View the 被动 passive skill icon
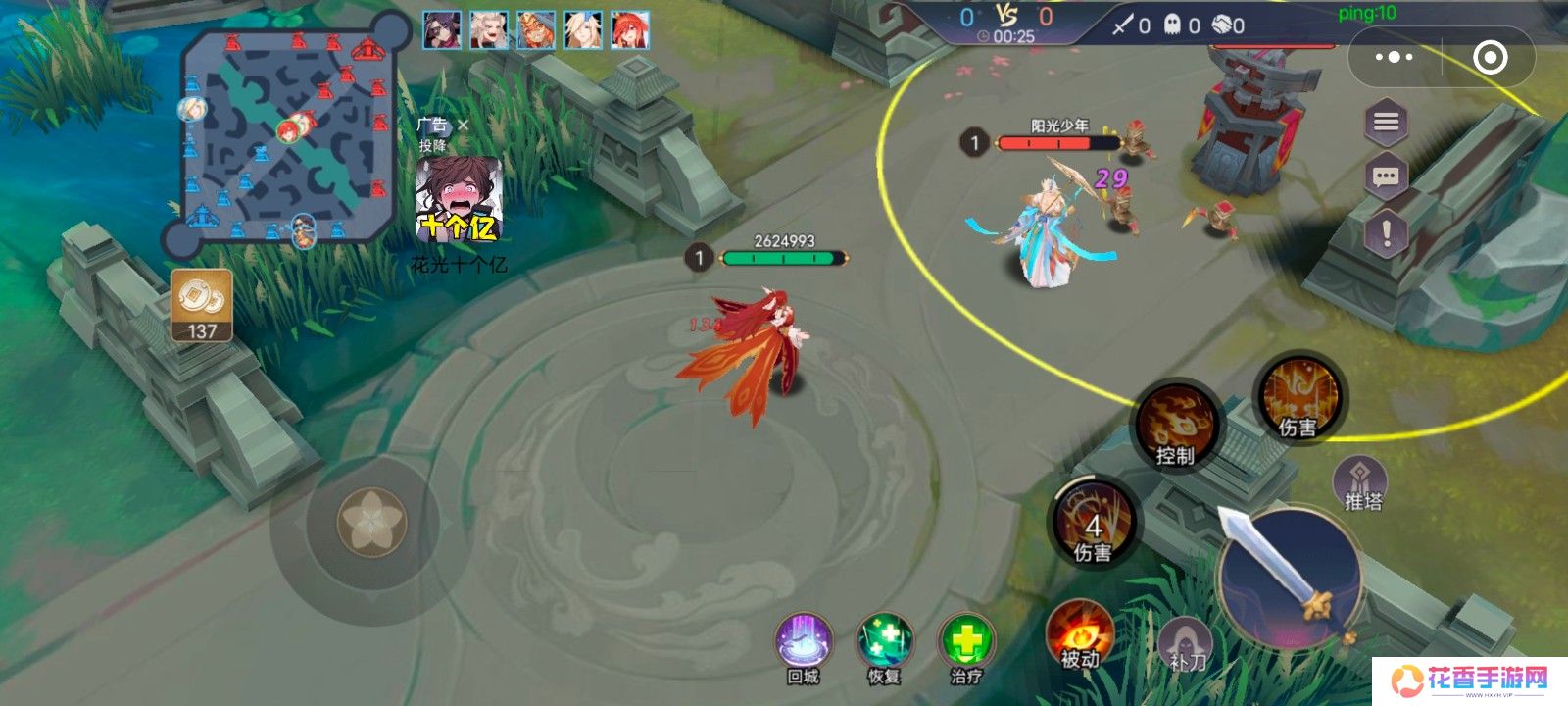 coord(1080,634)
